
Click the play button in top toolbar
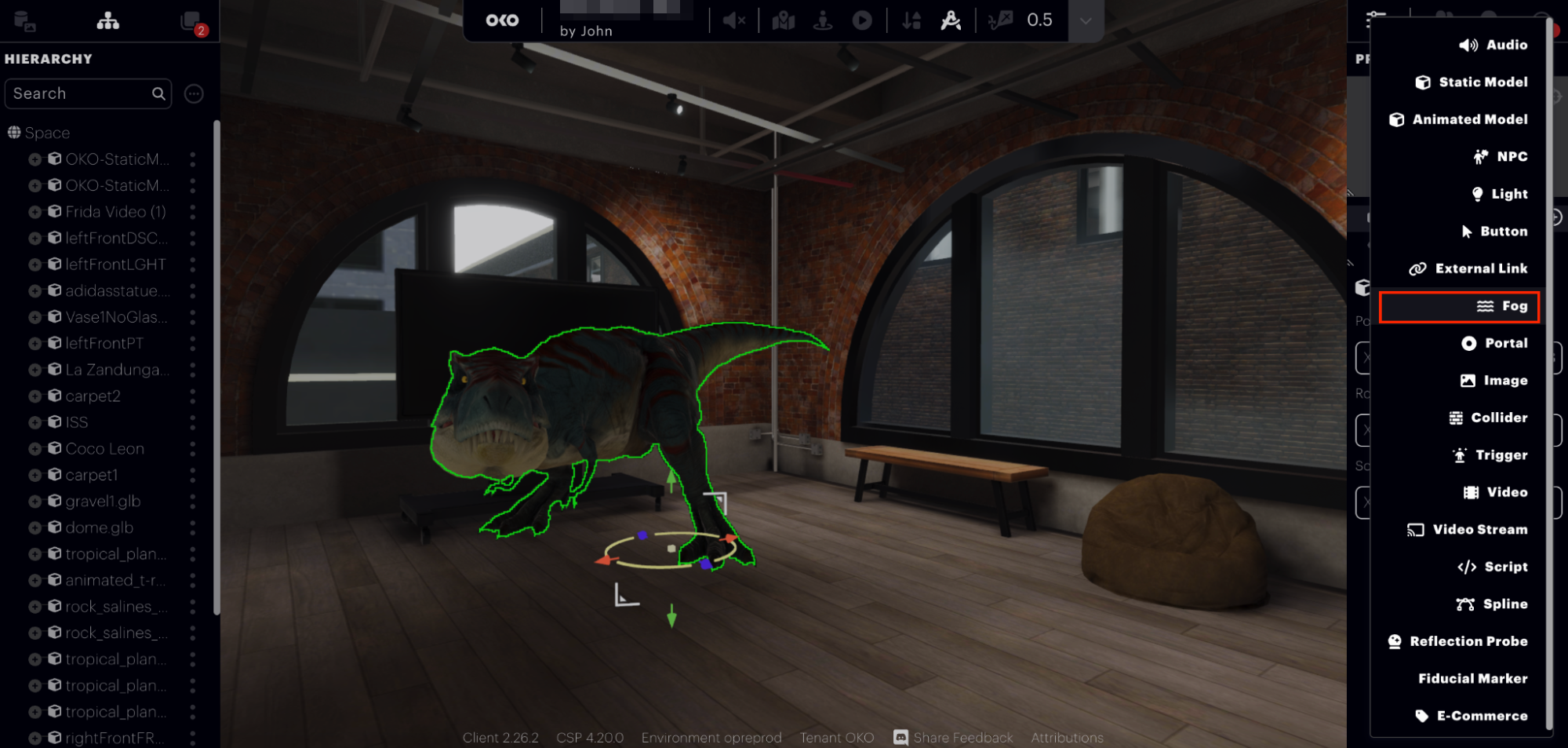tap(862, 20)
